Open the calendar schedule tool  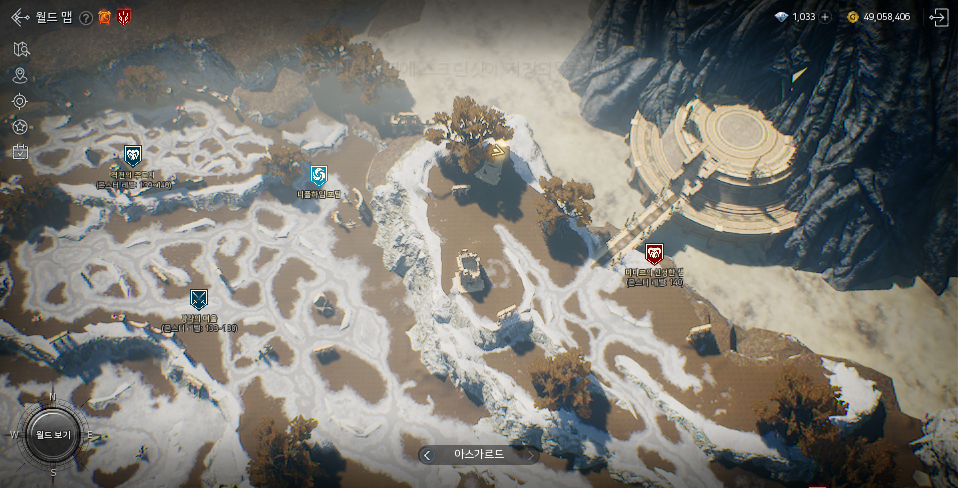(x=20, y=152)
